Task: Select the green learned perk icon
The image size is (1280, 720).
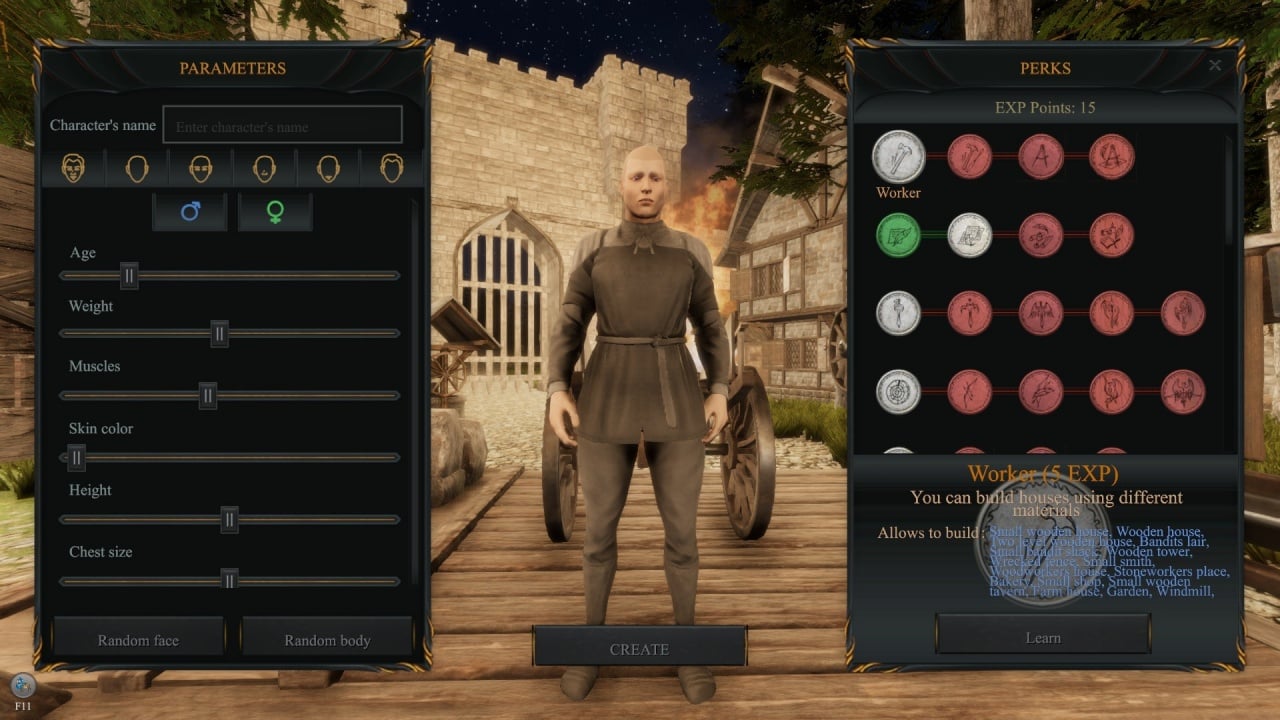Action: coord(898,235)
